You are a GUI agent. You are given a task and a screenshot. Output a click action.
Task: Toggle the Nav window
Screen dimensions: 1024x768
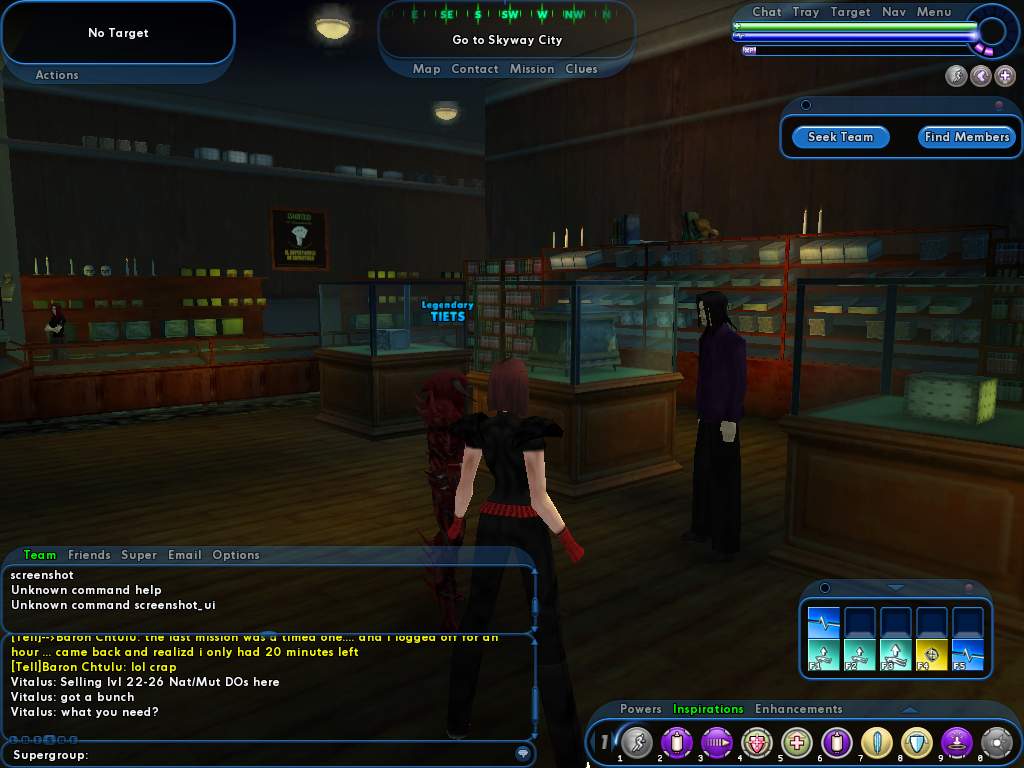[x=894, y=12]
